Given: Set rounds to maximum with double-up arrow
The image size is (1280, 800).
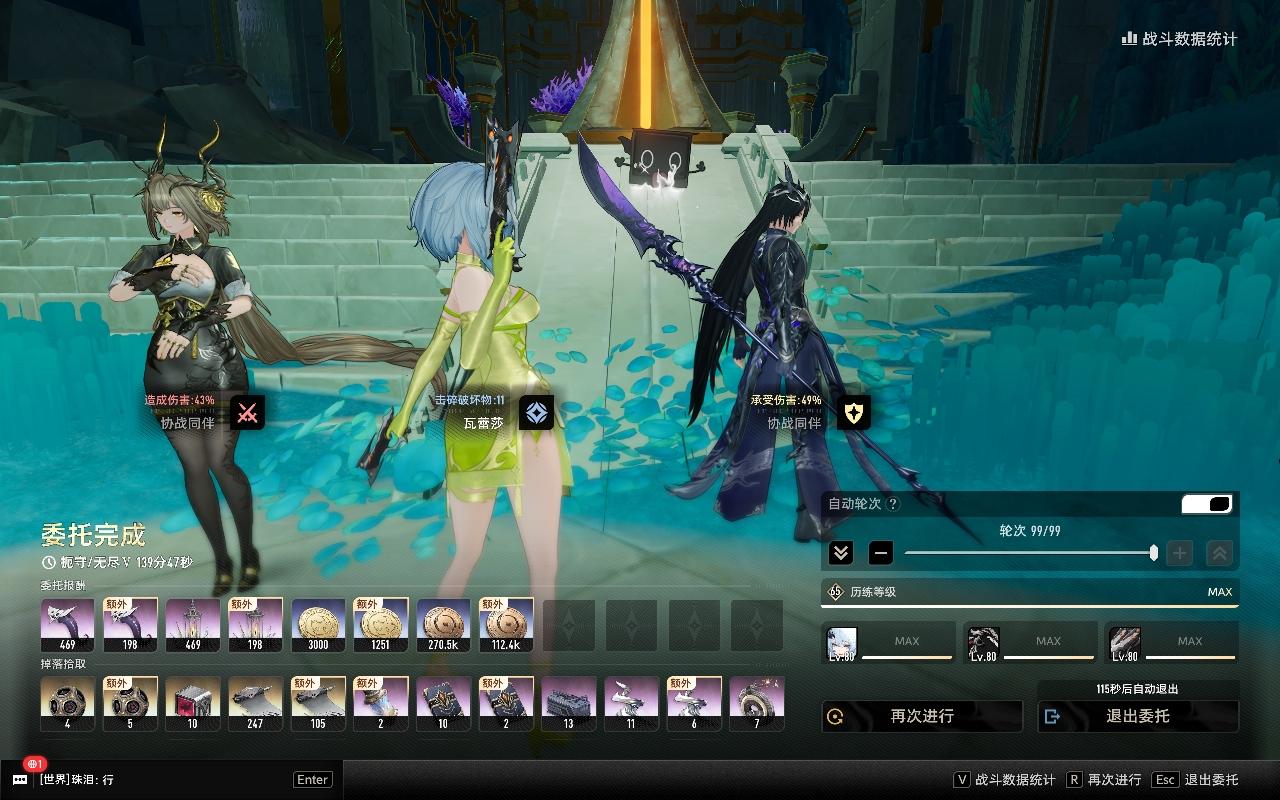Looking at the screenshot, I should click(x=1219, y=553).
